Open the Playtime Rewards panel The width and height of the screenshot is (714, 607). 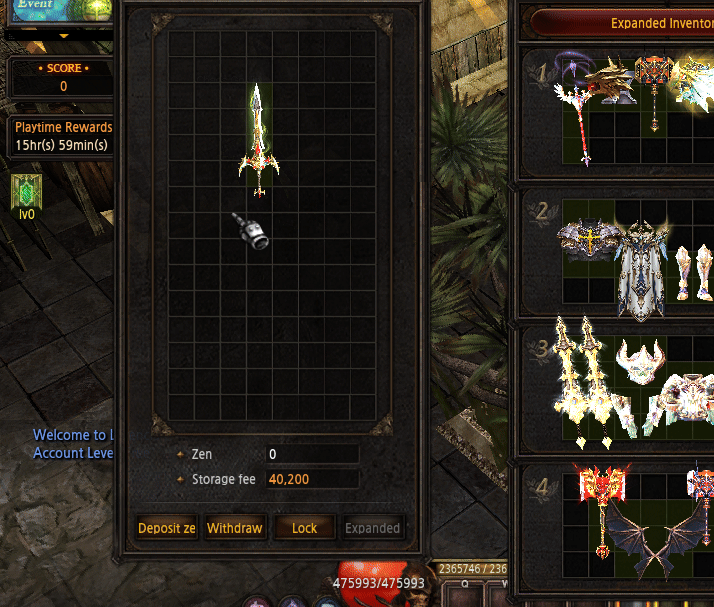tap(63, 136)
